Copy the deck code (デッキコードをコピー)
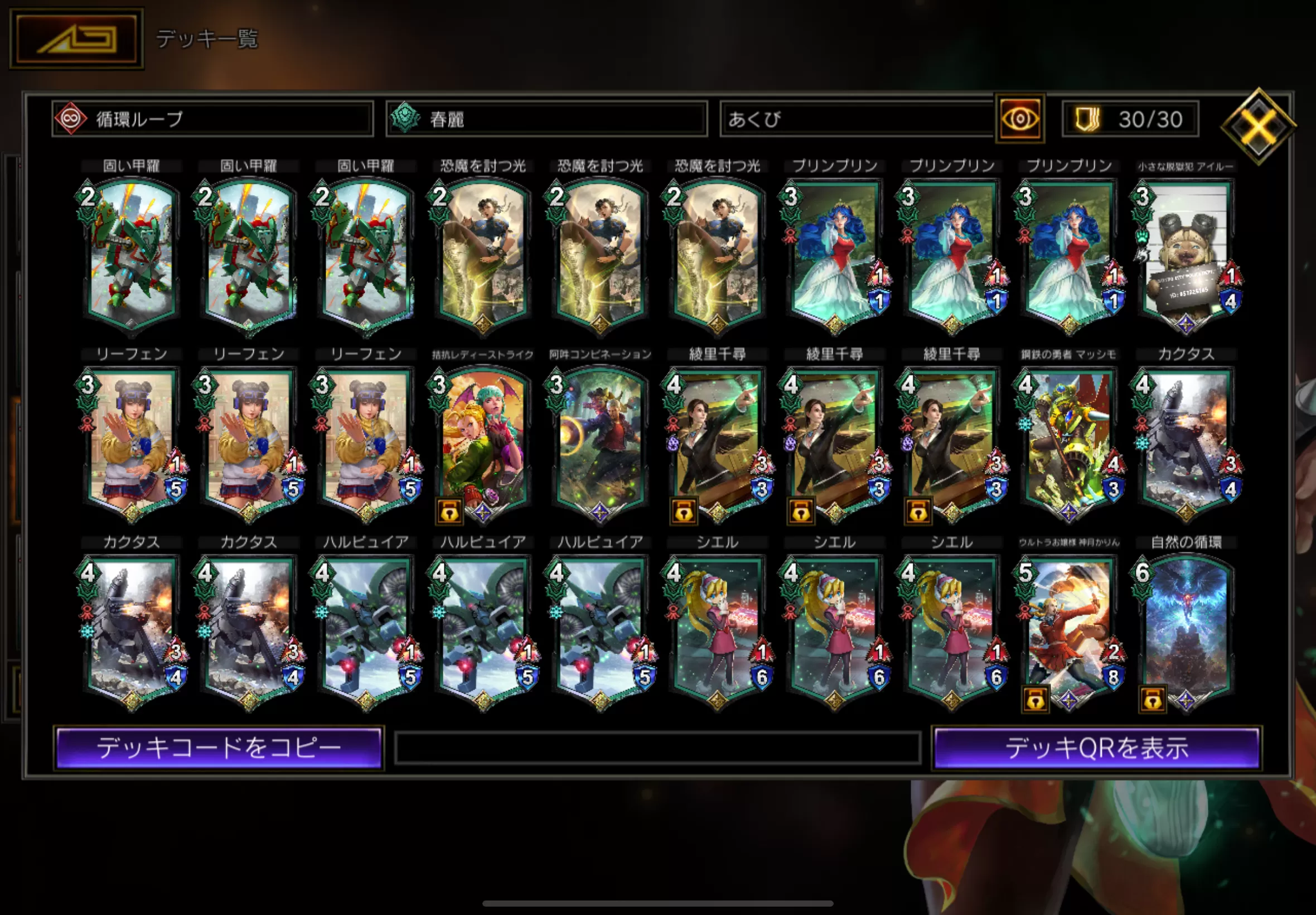The width and height of the screenshot is (1316, 915). (x=219, y=748)
